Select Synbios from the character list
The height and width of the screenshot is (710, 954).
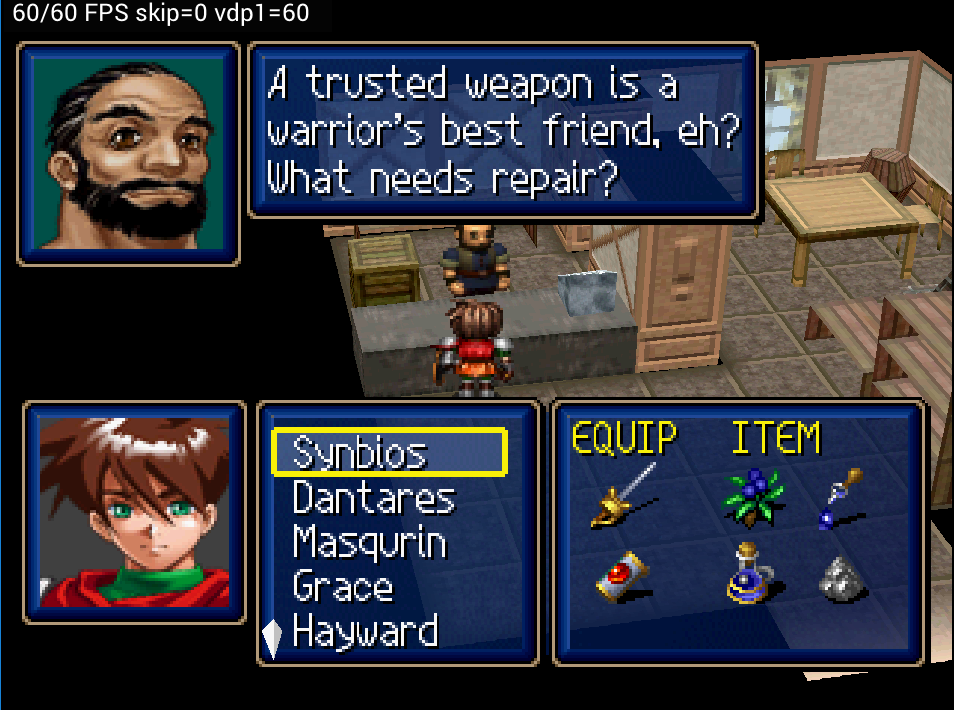coord(360,453)
